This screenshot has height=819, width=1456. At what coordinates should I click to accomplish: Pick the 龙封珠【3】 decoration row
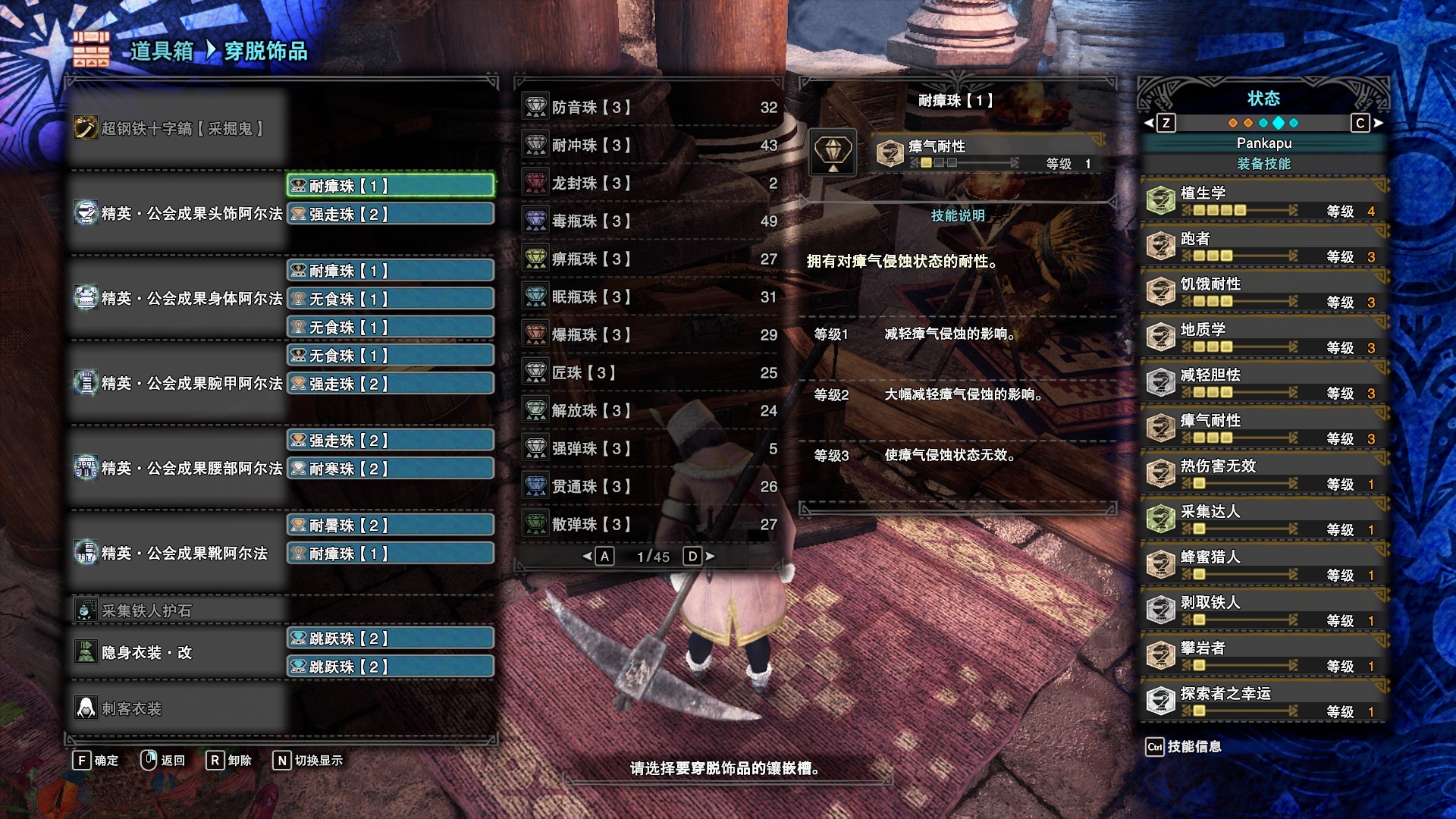[650, 184]
